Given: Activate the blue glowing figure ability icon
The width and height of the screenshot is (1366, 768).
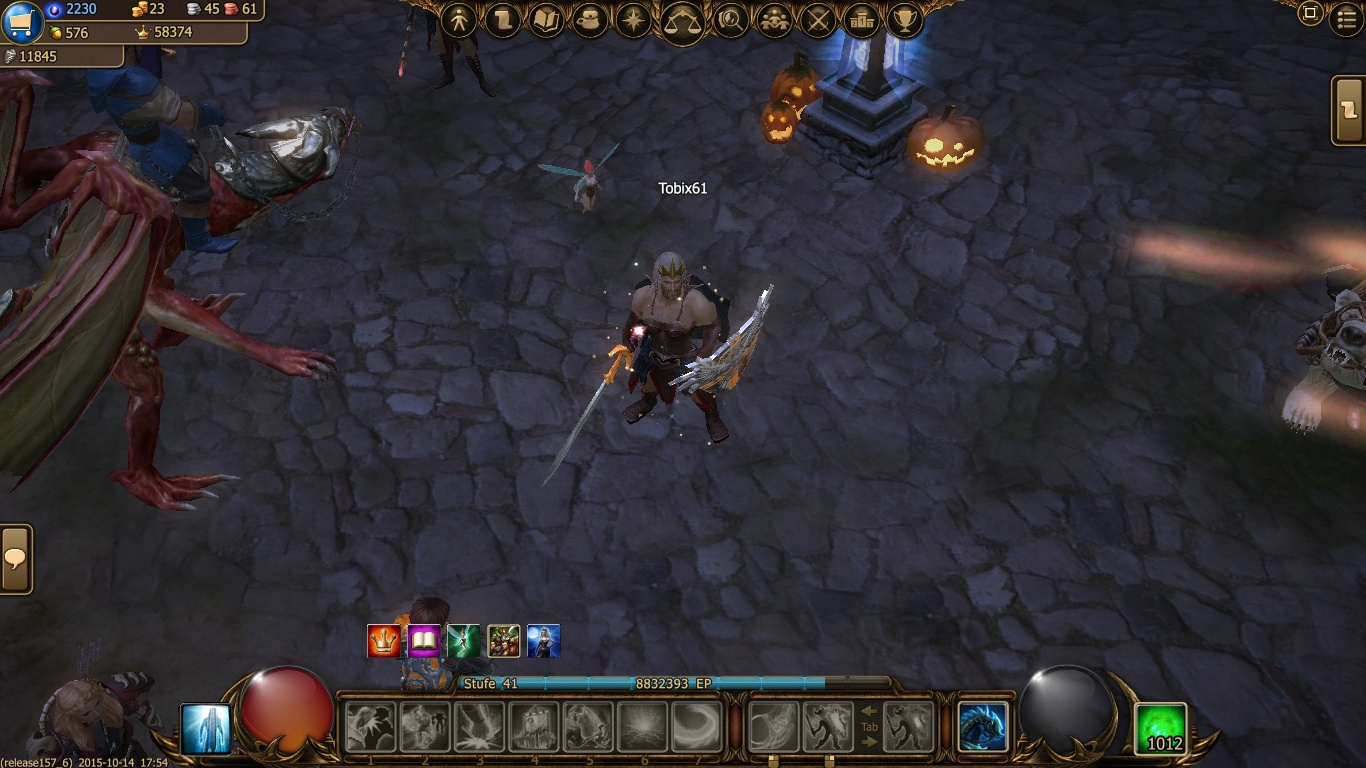Looking at the screenshot, I should (x=206, y=729).
